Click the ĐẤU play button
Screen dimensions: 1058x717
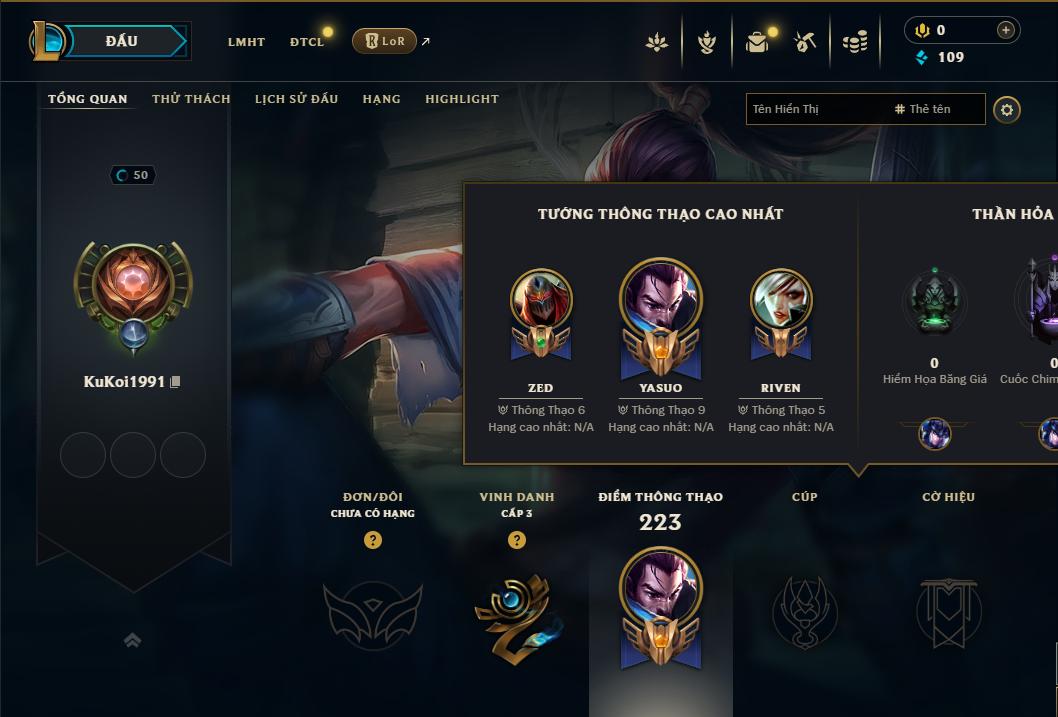[121, 41]
